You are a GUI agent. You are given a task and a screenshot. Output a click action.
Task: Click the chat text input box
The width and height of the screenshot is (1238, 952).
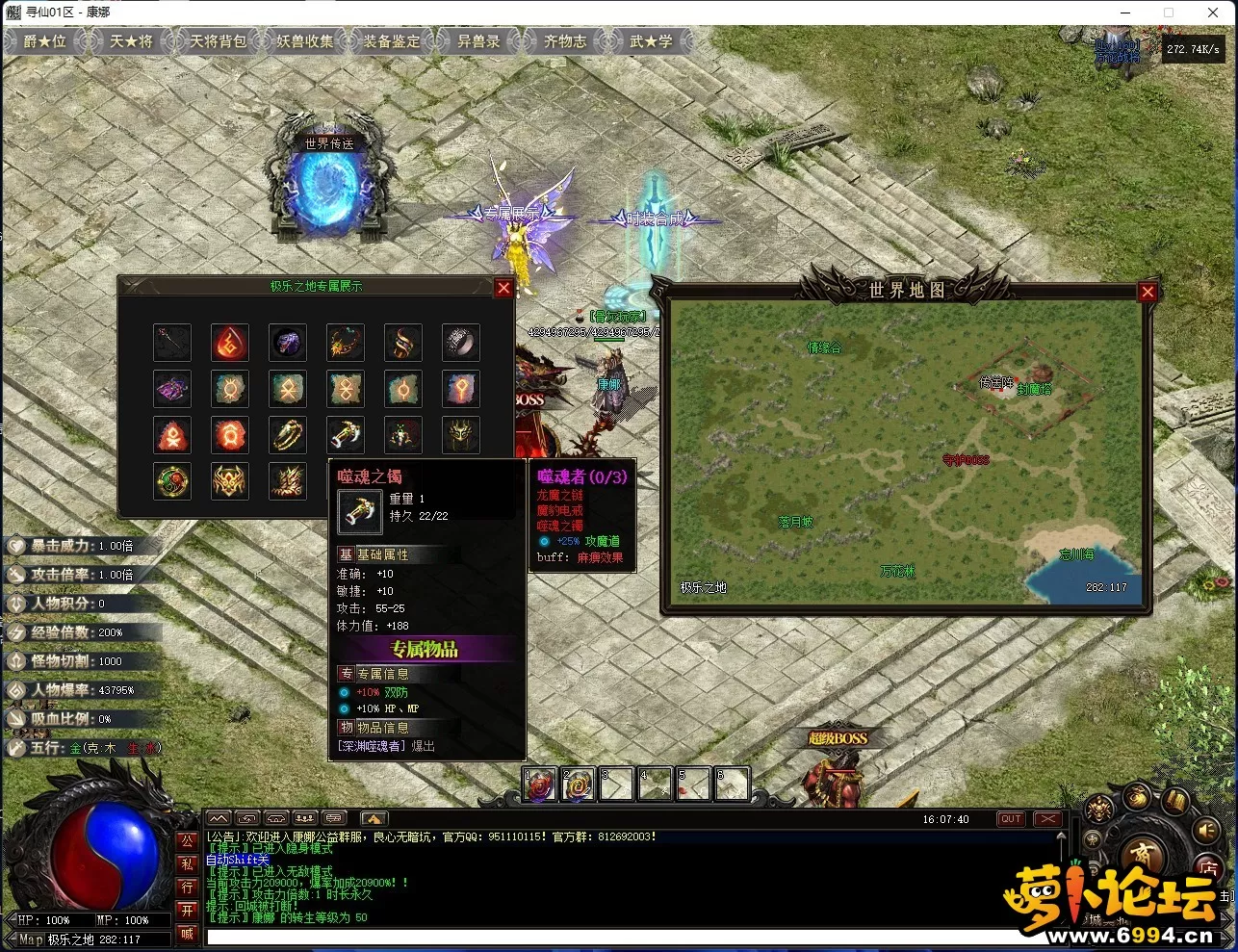tap(616, 937)
